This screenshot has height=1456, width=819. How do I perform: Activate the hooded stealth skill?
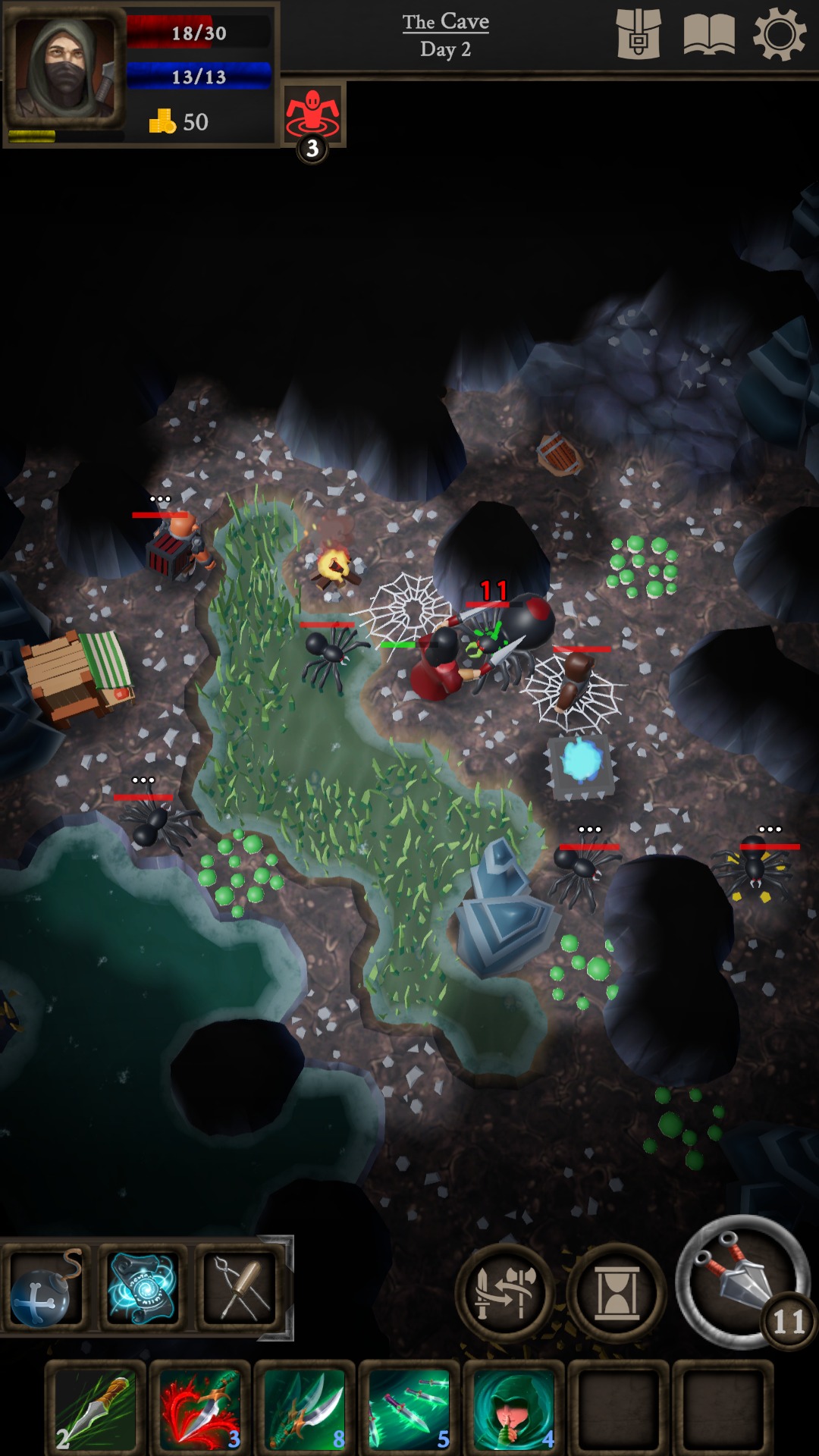pyautogui.click(x=514, y=1407)
